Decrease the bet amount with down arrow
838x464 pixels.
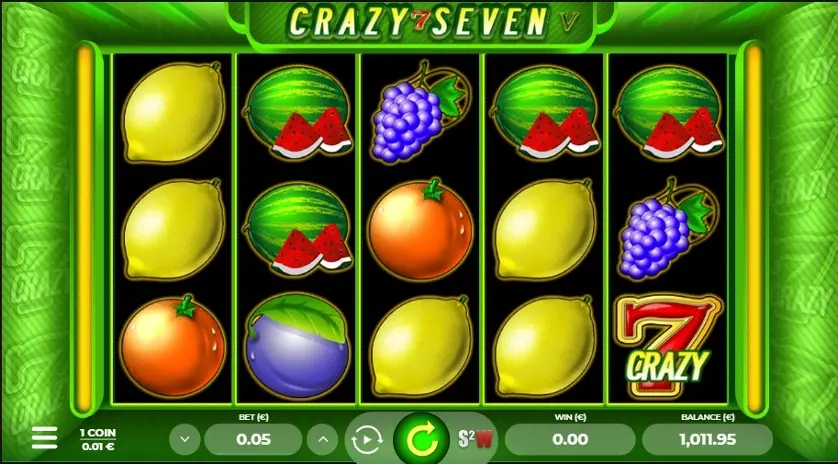(184, 438)
